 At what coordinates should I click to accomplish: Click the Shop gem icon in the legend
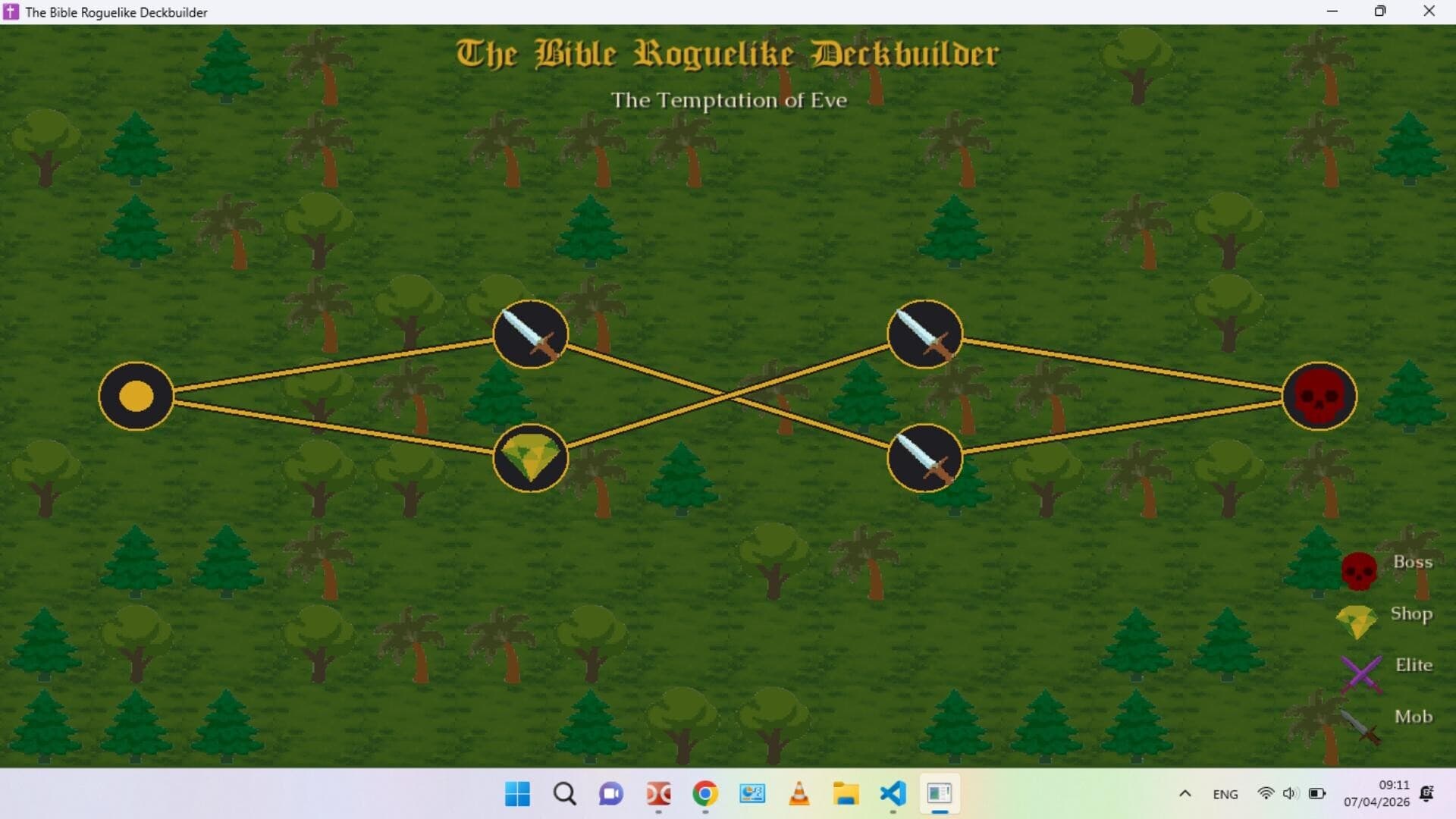coord(1358,620)
